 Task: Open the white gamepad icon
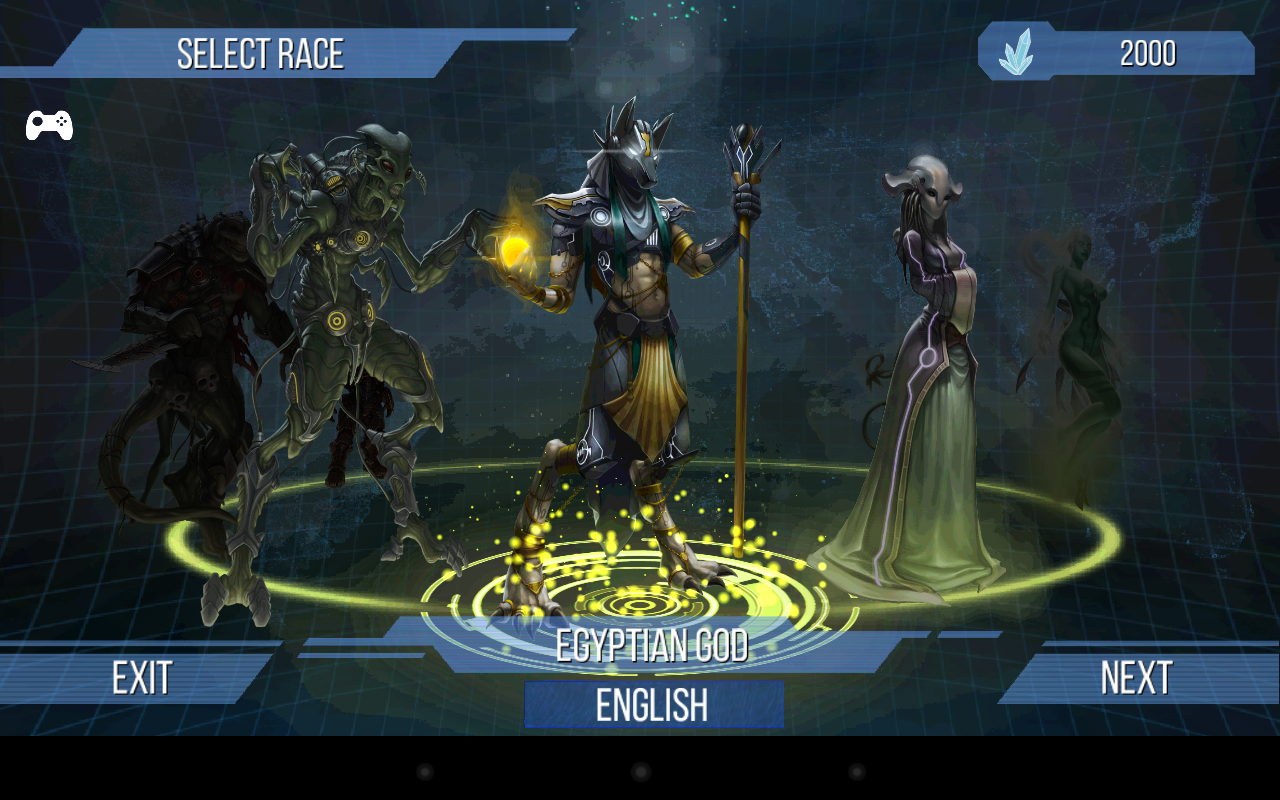49,125
